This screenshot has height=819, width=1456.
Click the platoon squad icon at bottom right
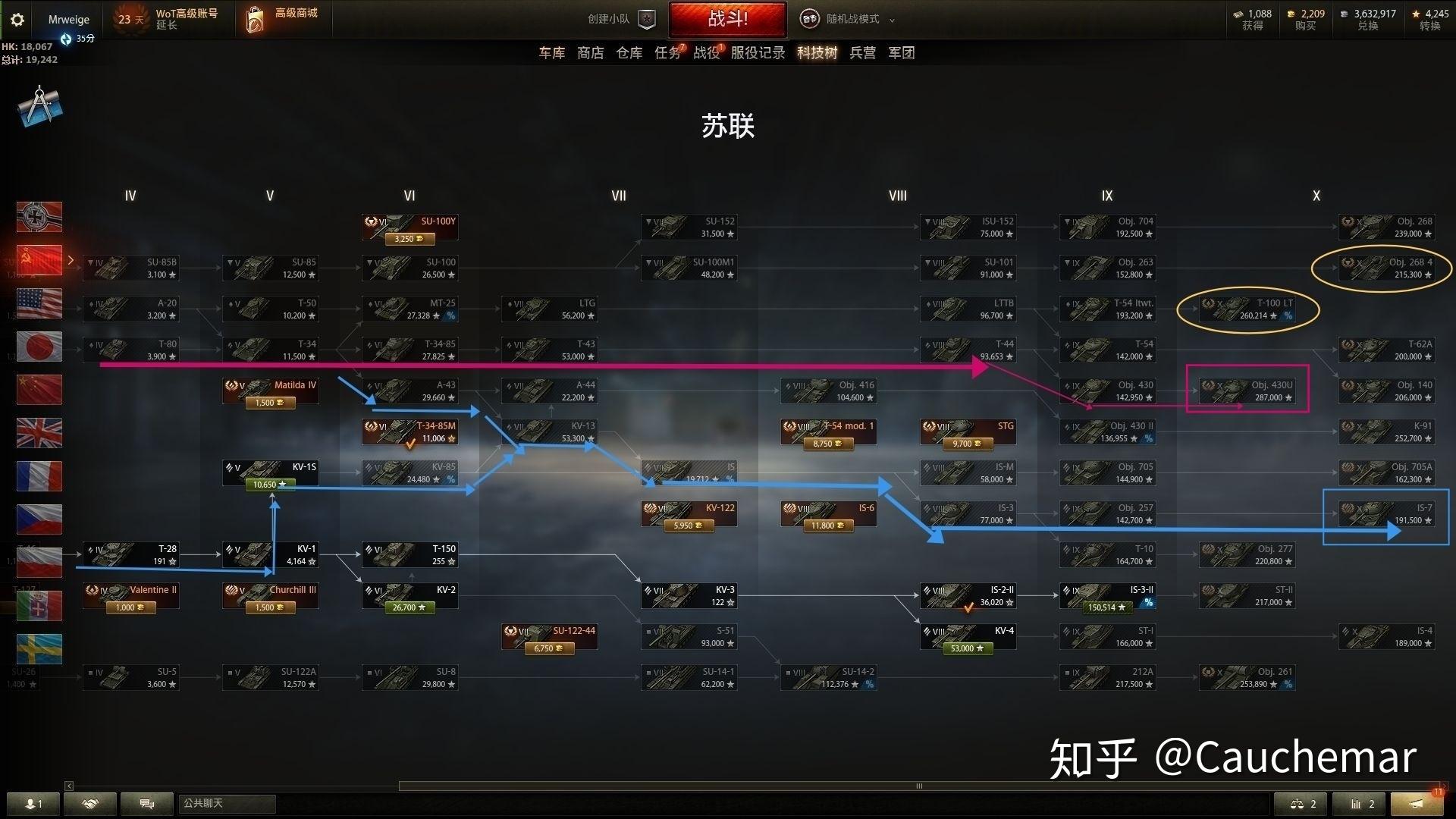tap(1299, 803)
